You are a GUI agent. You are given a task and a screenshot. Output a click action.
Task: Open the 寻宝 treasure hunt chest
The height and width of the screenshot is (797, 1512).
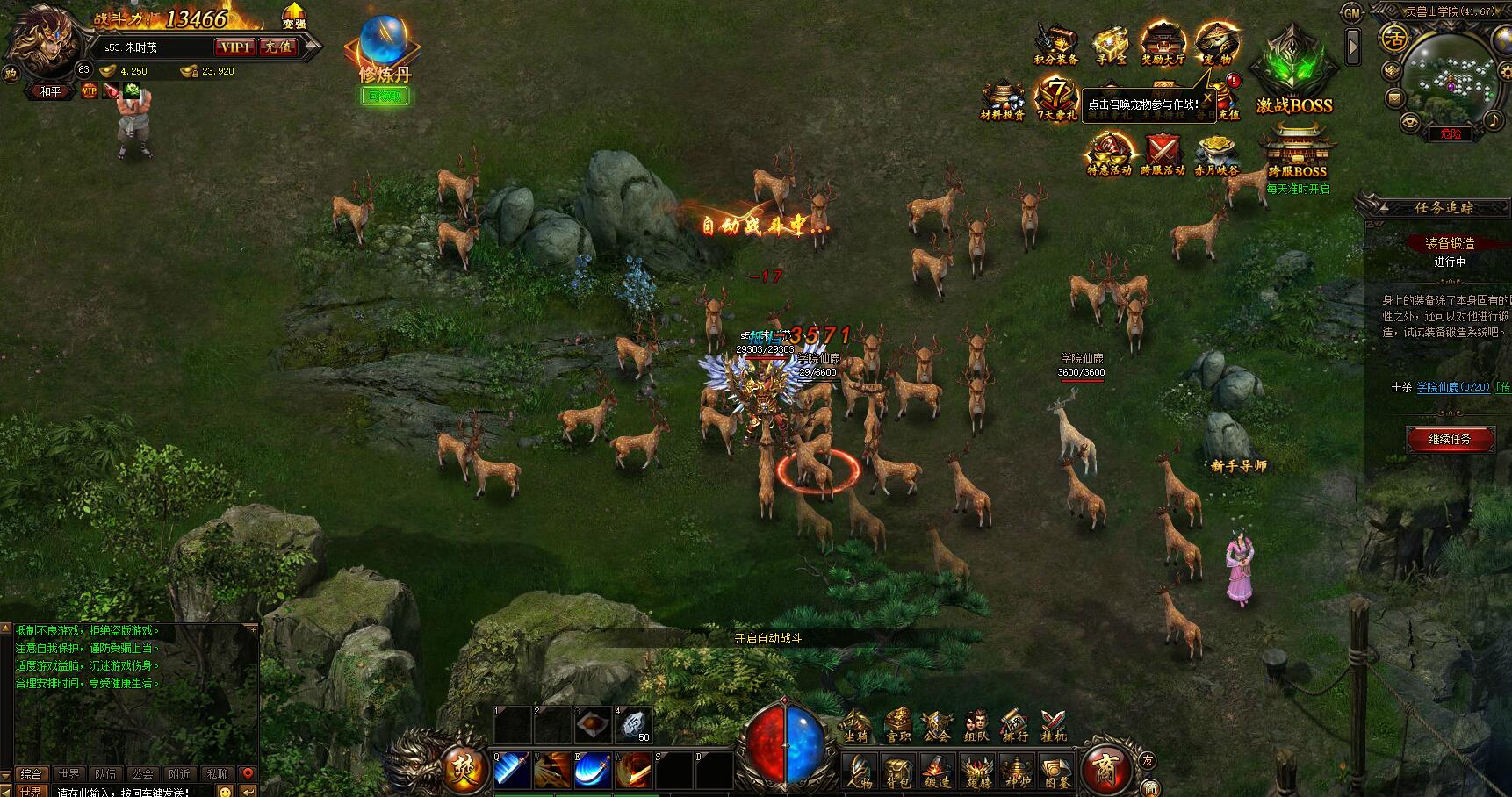coord(1110,45)
